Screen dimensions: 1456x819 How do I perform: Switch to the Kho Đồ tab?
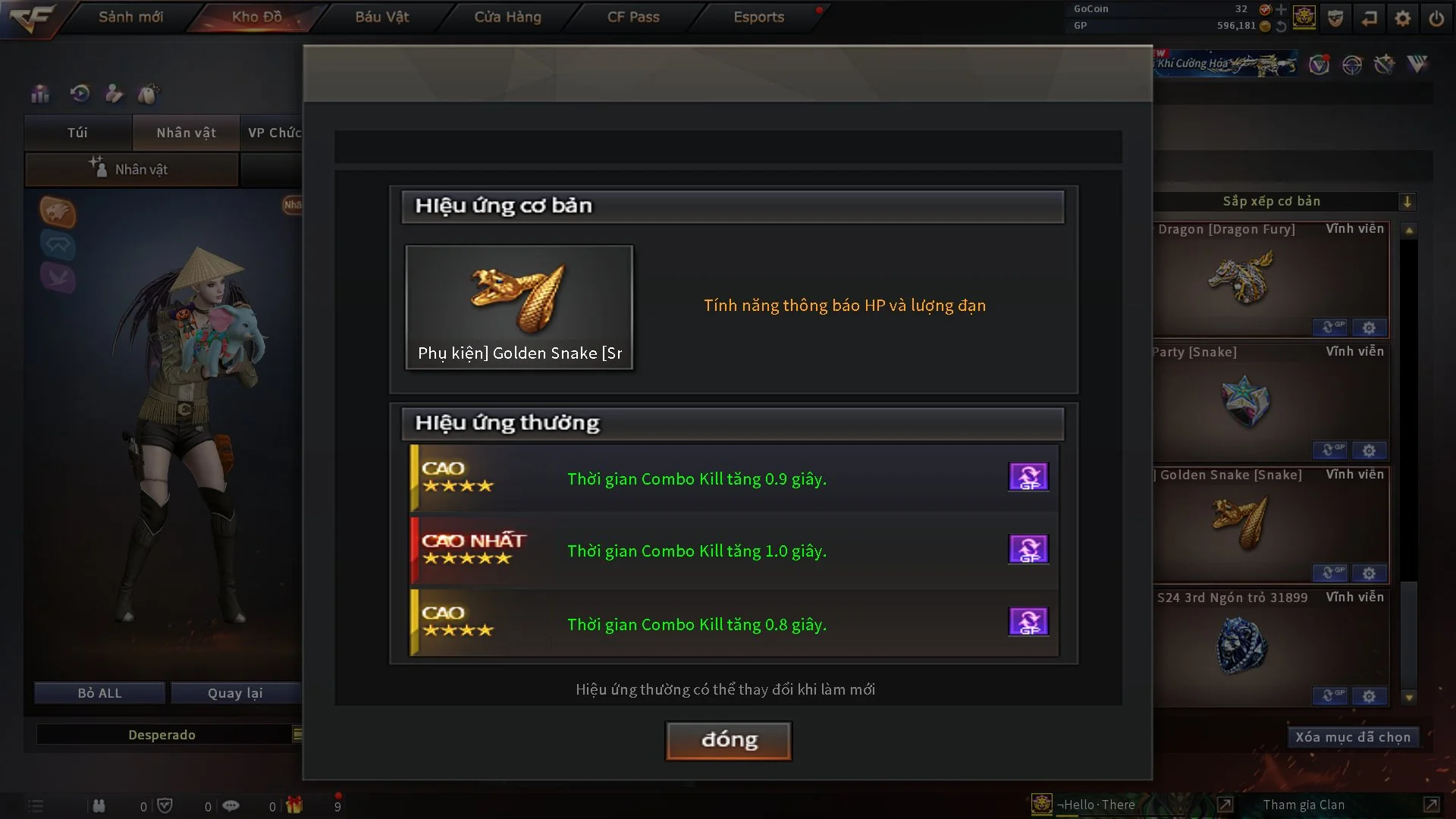tap(256, 17)
